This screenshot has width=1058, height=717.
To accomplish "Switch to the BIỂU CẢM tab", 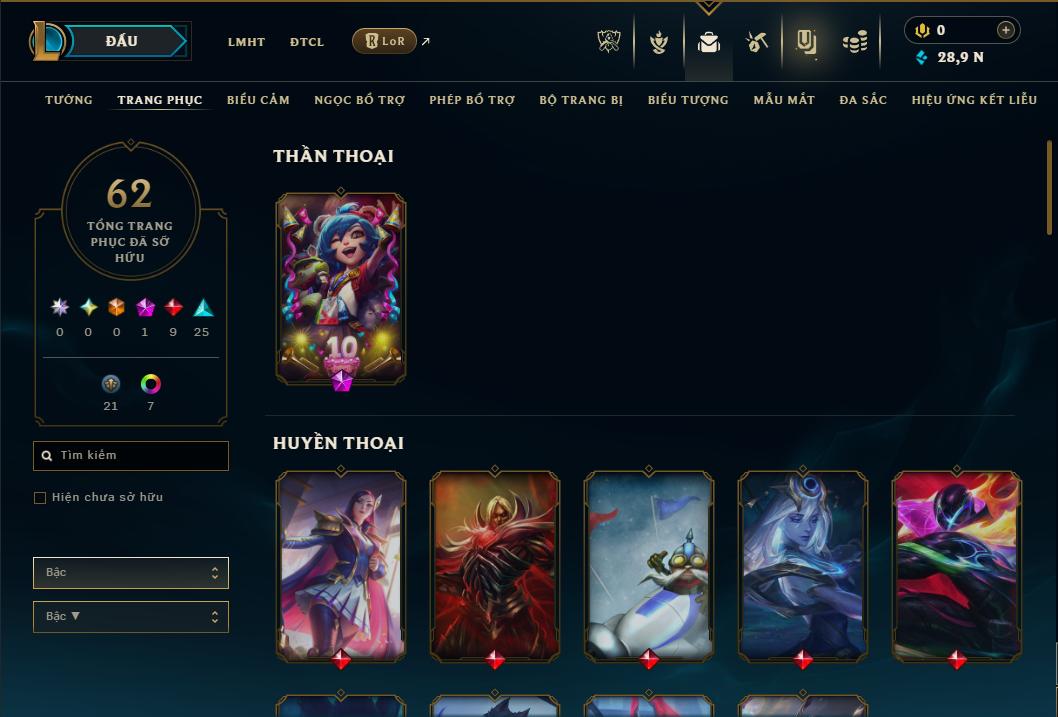I will 258,100.
